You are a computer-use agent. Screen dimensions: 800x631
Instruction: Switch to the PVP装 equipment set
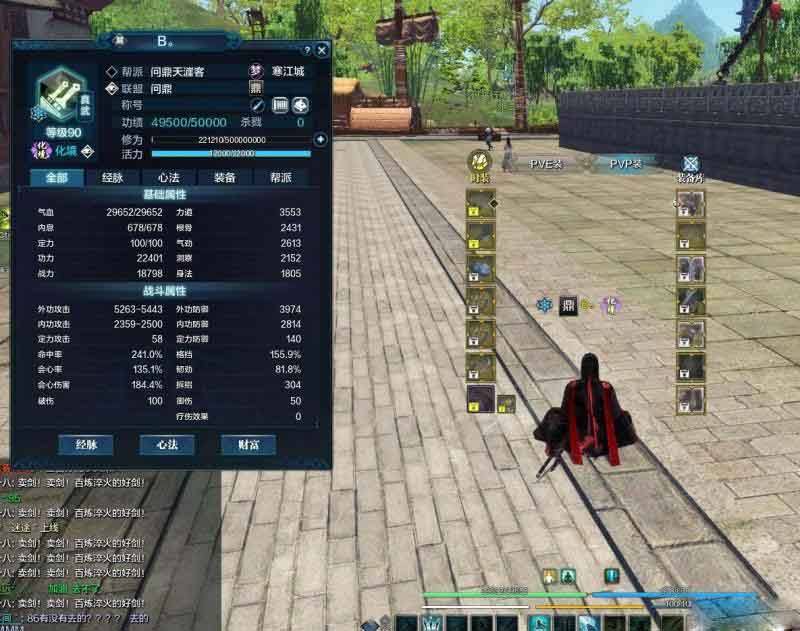626,163
